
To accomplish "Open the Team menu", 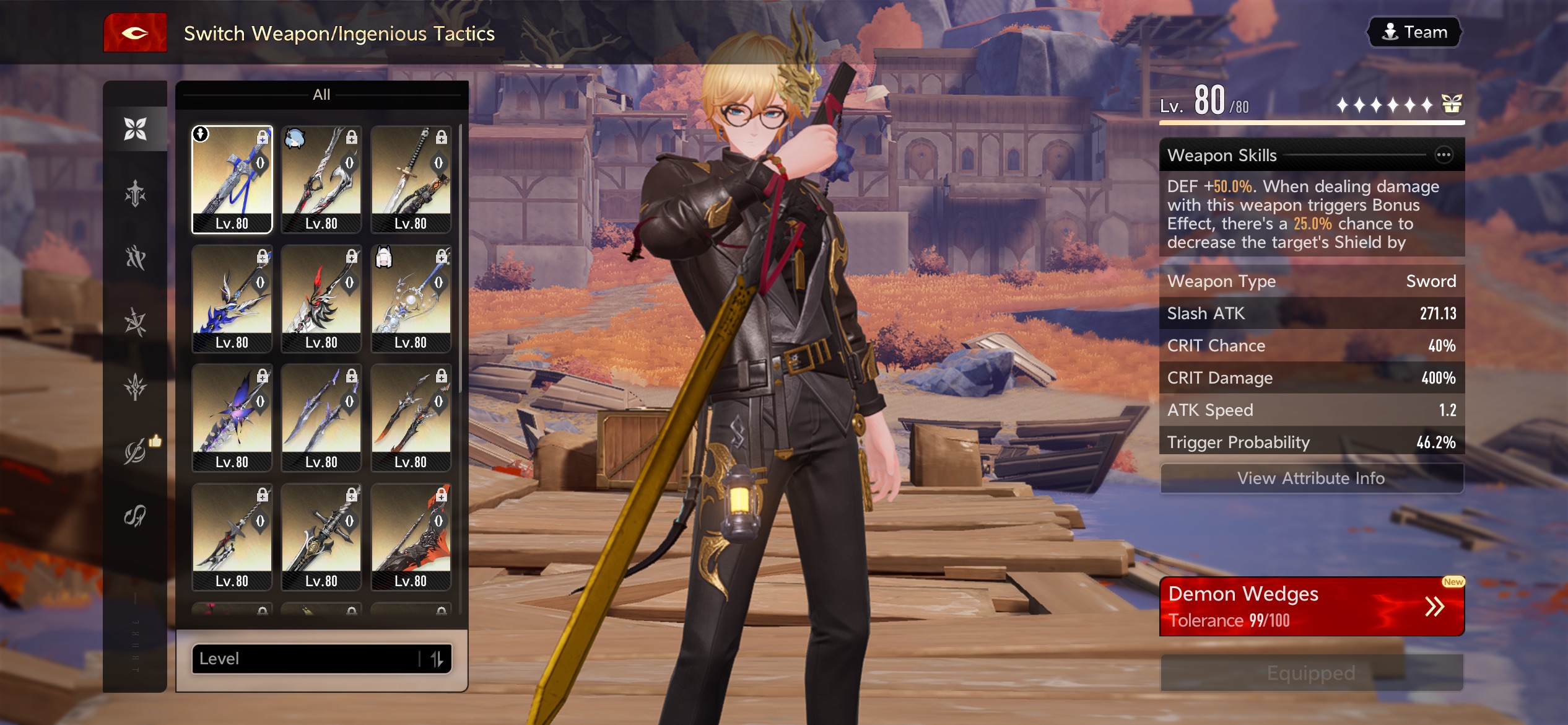I will [1414, 32].
